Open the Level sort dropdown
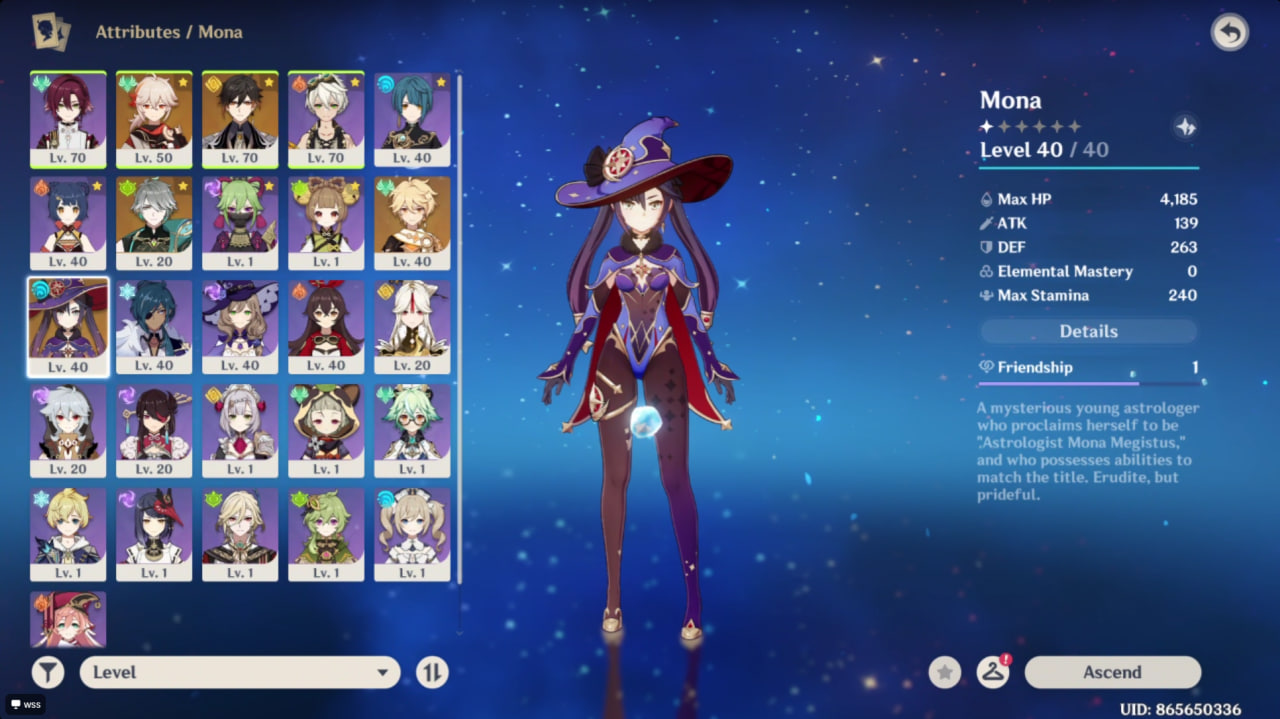This screenshot has height=719, width=1280. tap(240, 672)
